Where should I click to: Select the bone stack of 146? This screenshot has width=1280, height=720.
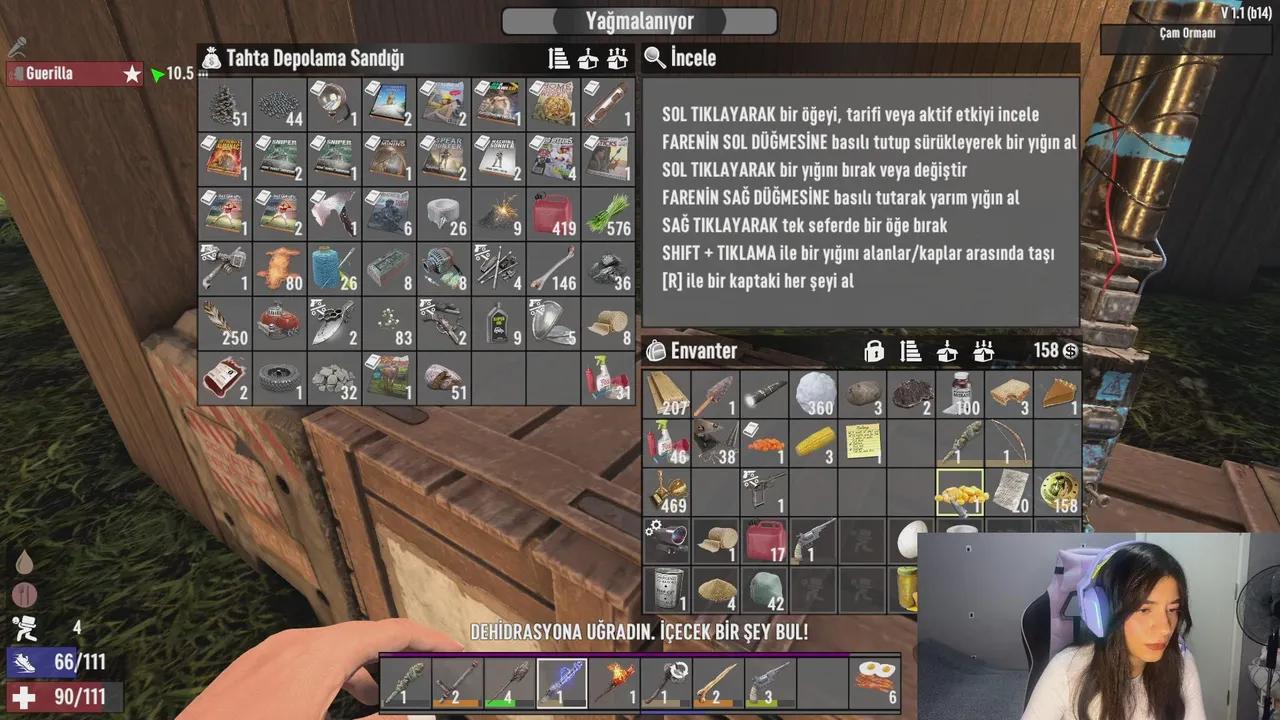click(553, 268)
